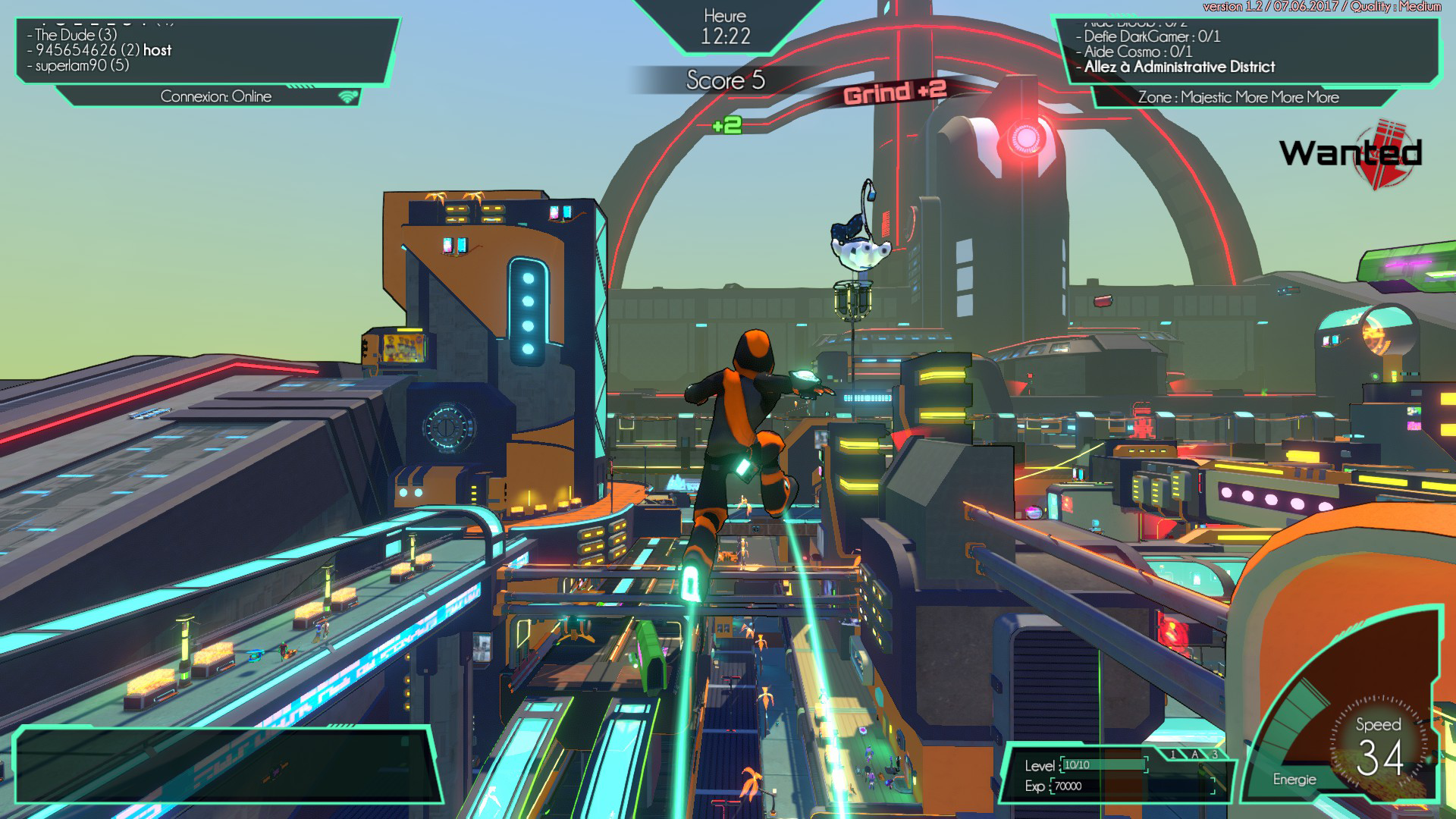Click the Wanted alert indicator
Image resolution: width=1456 pixels, height=819 pixels.
pyautogui.click(x=1351, y=154)
